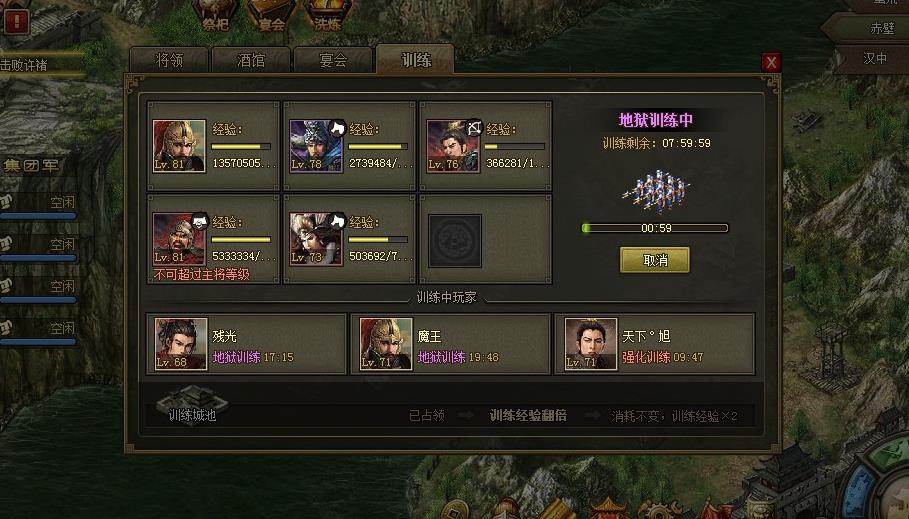
Task: Show the 训练 tab
Action: 415,60
